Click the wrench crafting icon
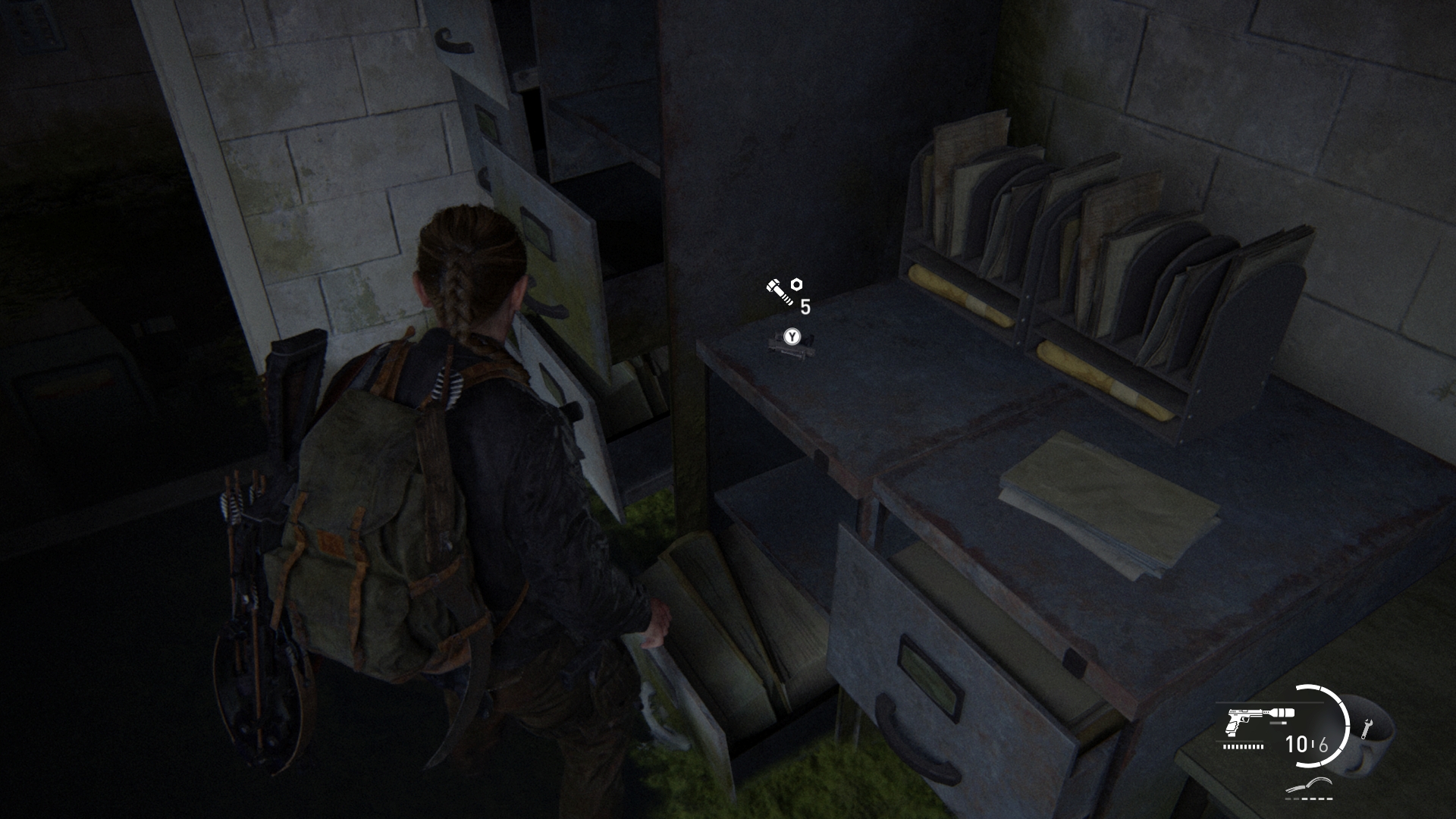Screen dimensions: 1456x819 [1367, 729]
